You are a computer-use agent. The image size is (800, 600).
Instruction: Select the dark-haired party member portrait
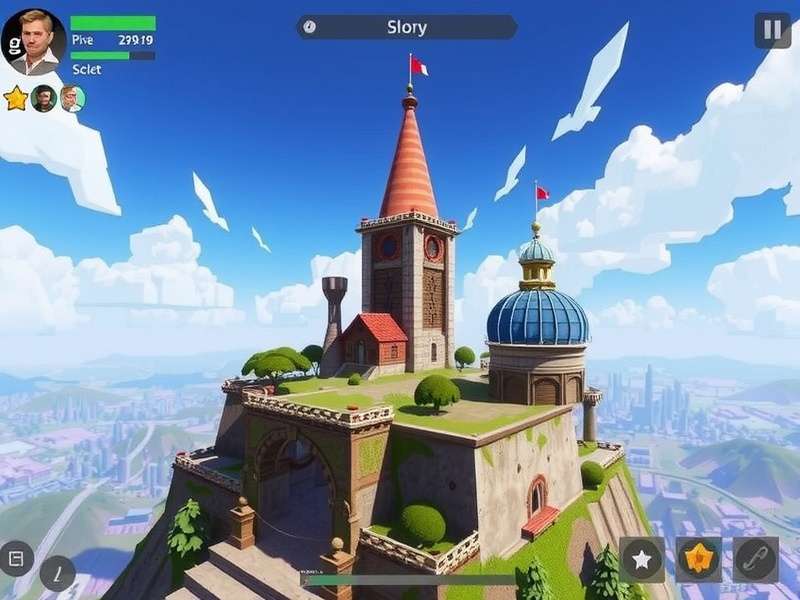pyautogui.click(x=43, y=98)
